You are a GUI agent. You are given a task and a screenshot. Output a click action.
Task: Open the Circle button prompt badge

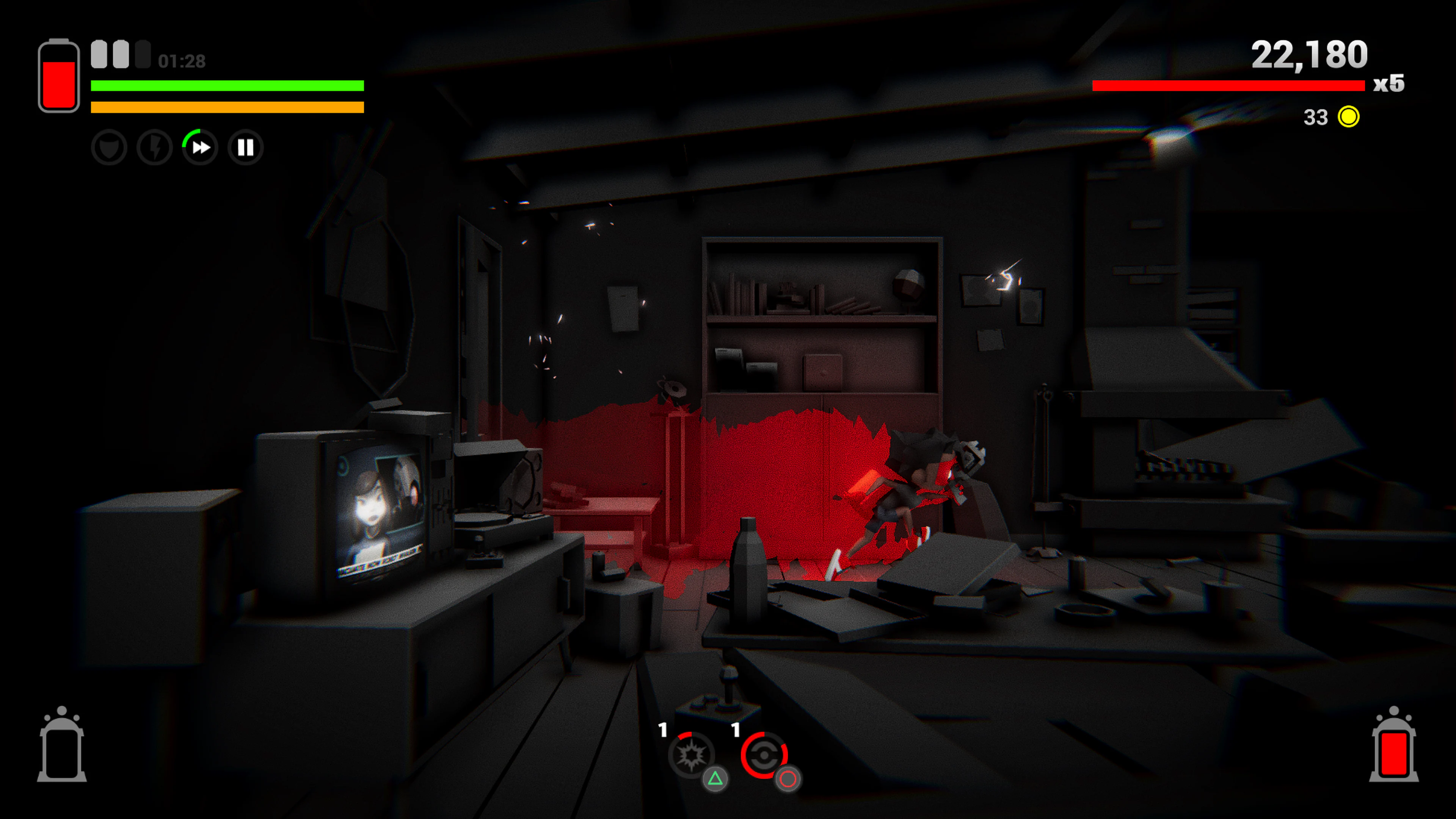pos(788,781)
